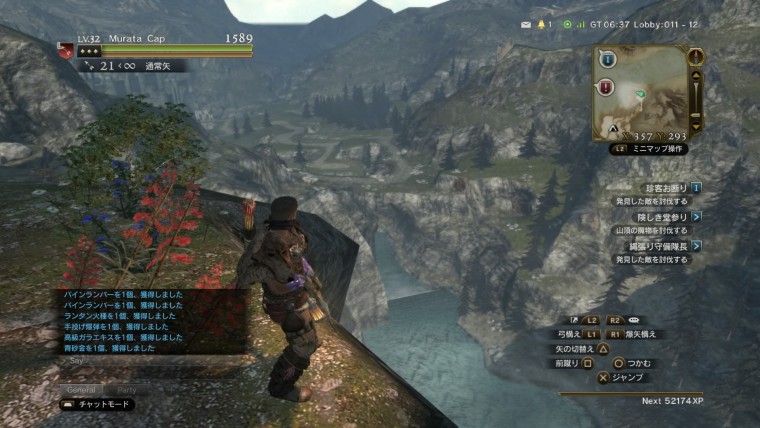Click the red job emblem beside player name
This screenshot has height=428, width=760.
click(65, 47)
